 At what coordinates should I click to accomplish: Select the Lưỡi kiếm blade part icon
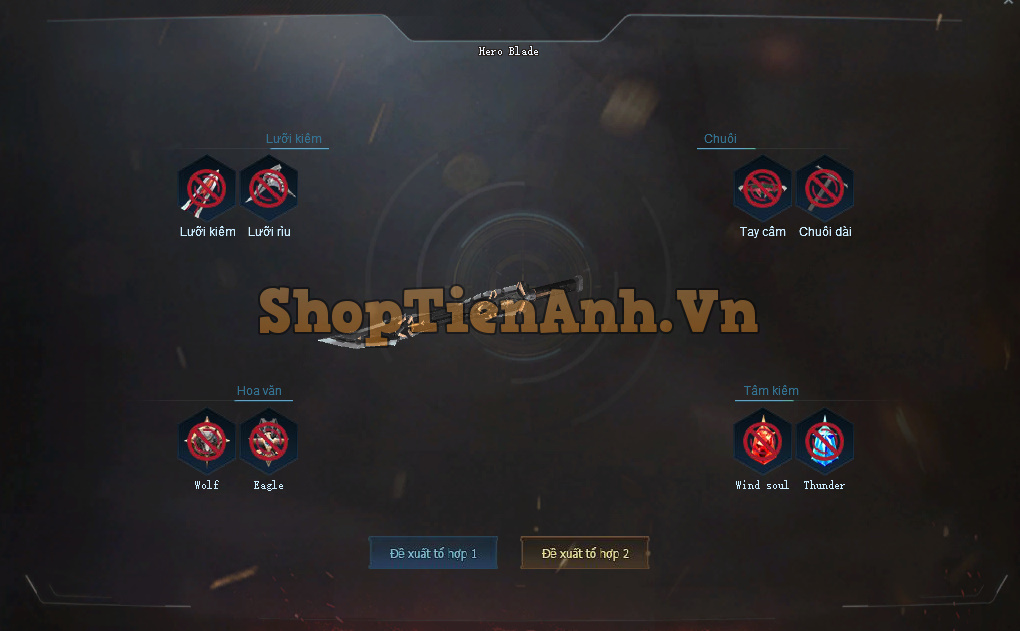click(207, 188)
